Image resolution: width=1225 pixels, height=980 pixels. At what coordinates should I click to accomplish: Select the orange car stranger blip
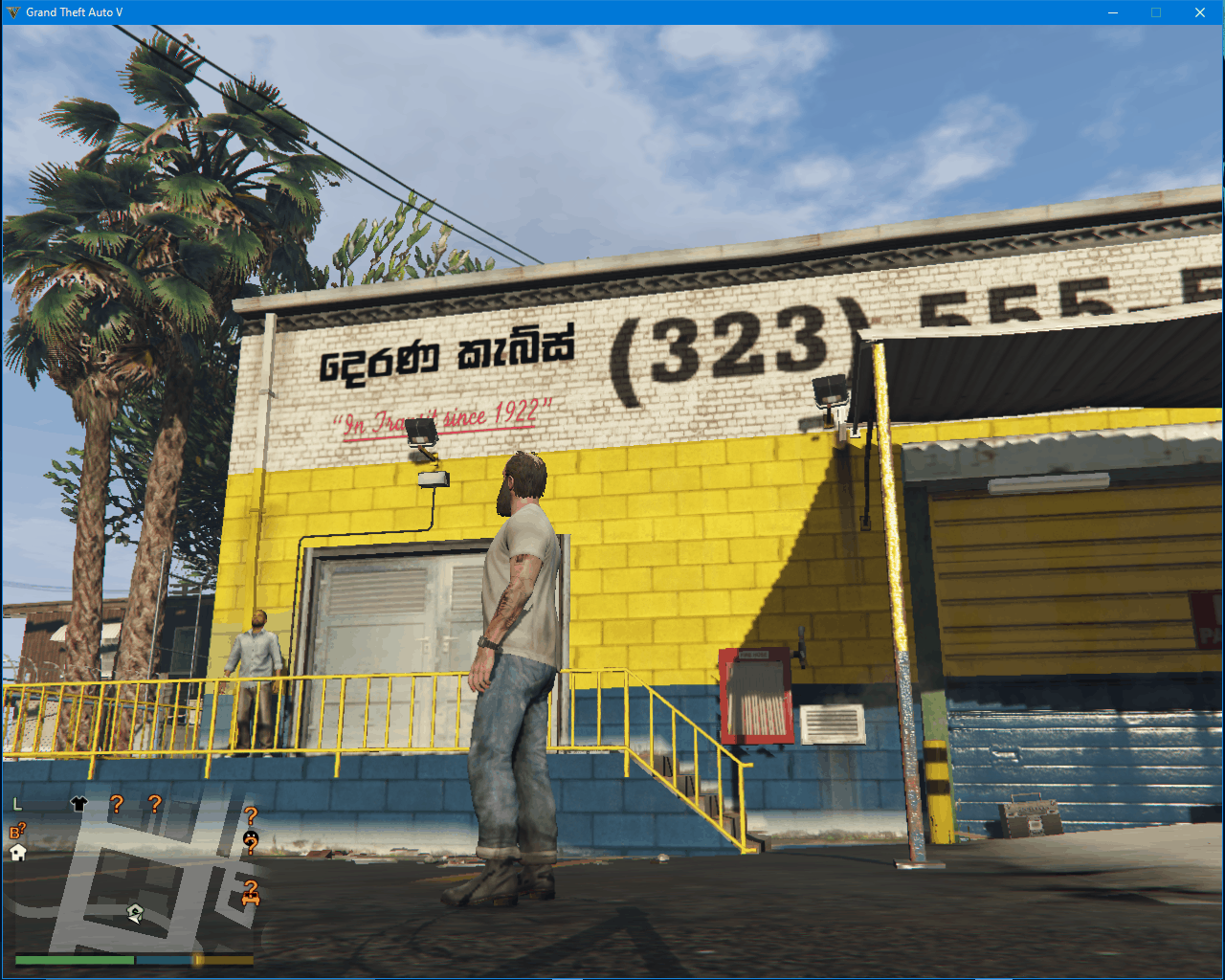click(251, 896)
